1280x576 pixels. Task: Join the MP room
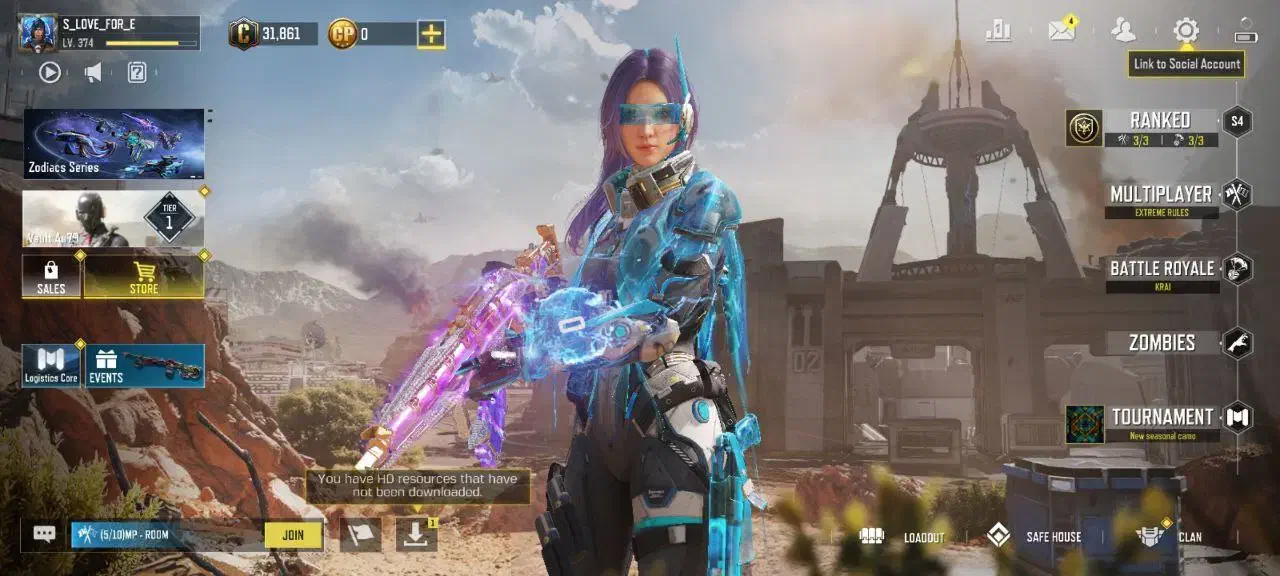(293, 535)
